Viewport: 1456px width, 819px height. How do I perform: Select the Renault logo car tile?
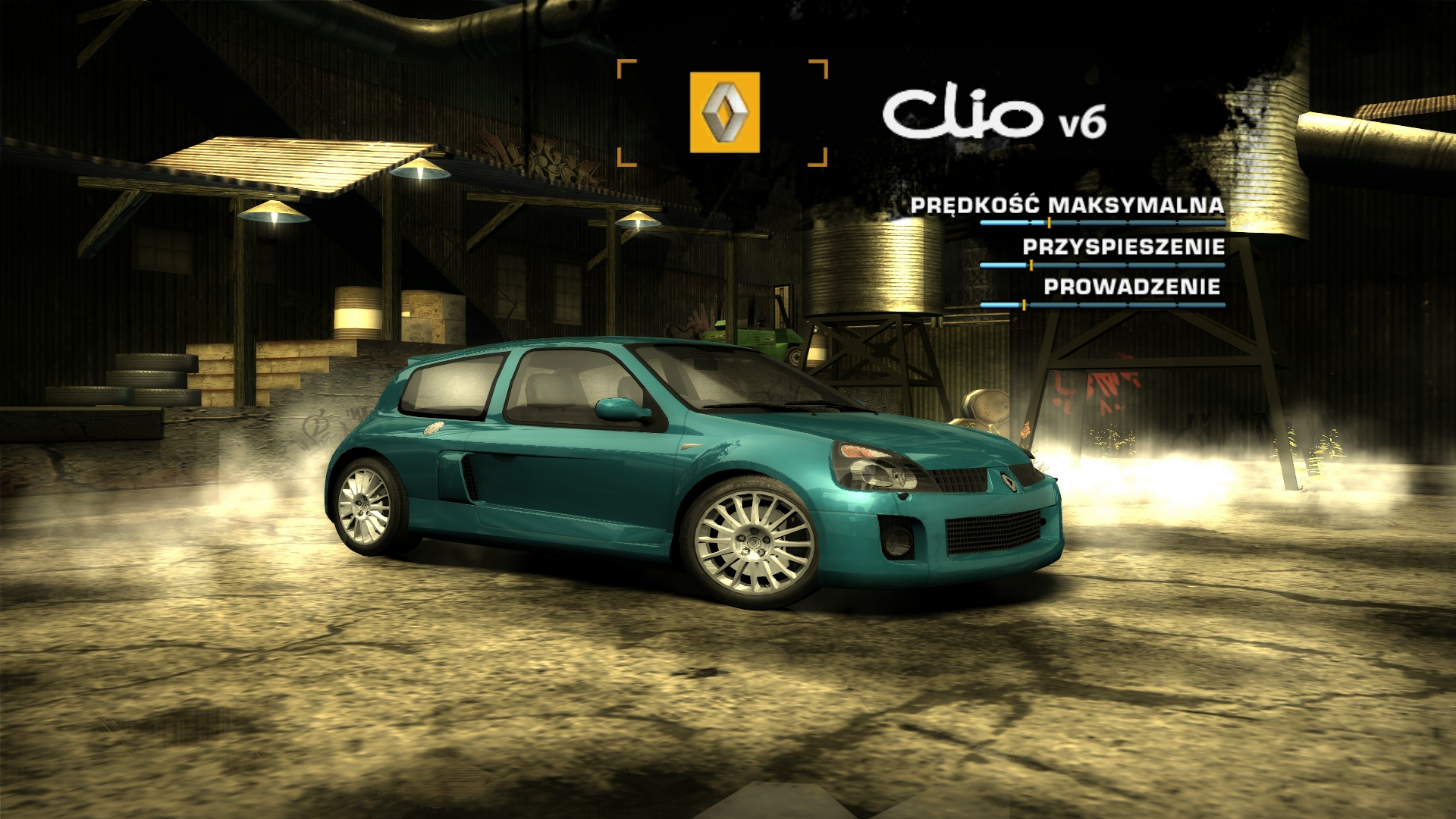724,112
